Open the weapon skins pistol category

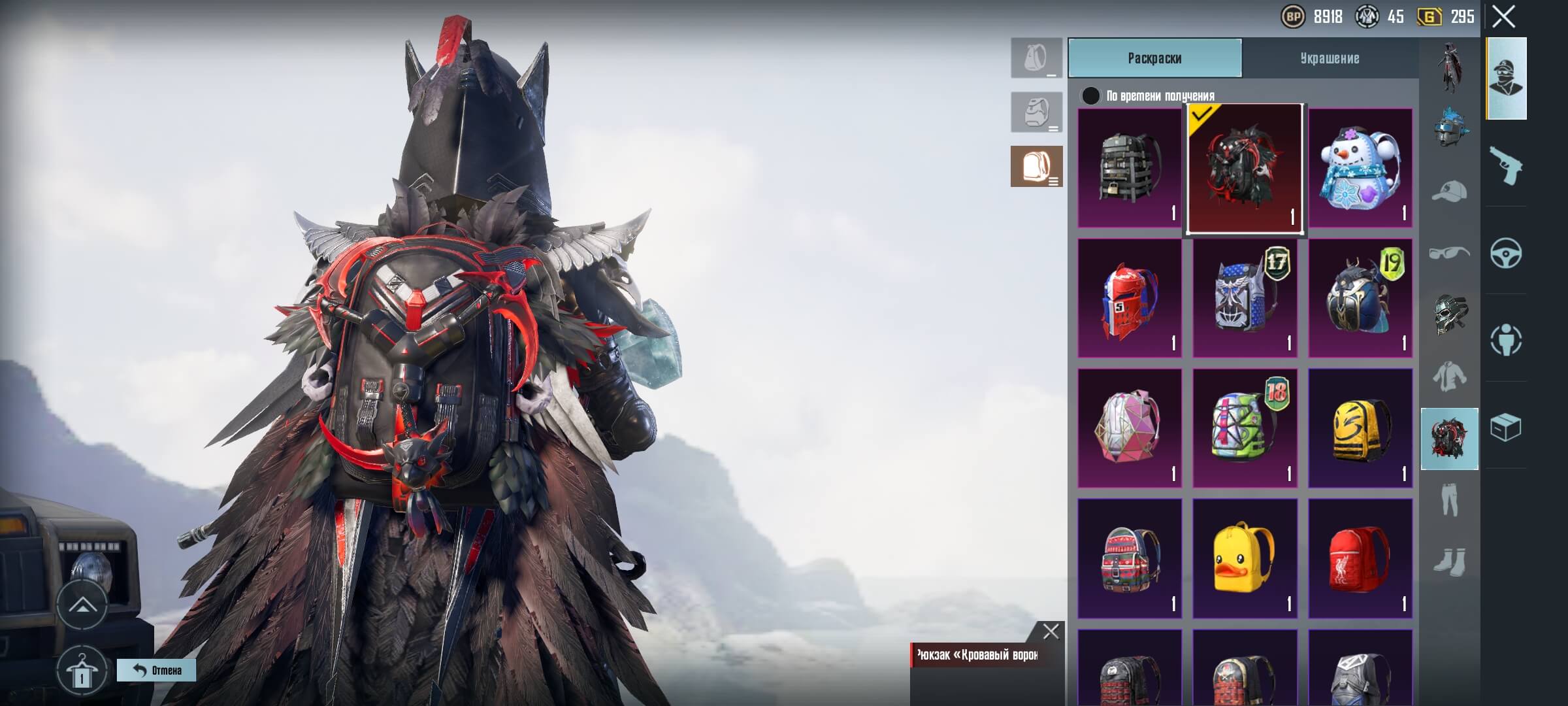[1506, 165]
